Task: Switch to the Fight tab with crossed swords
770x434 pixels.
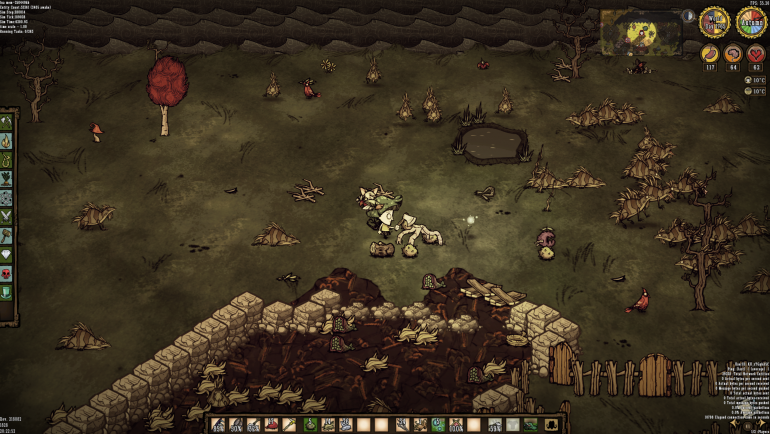Action: 7,217
